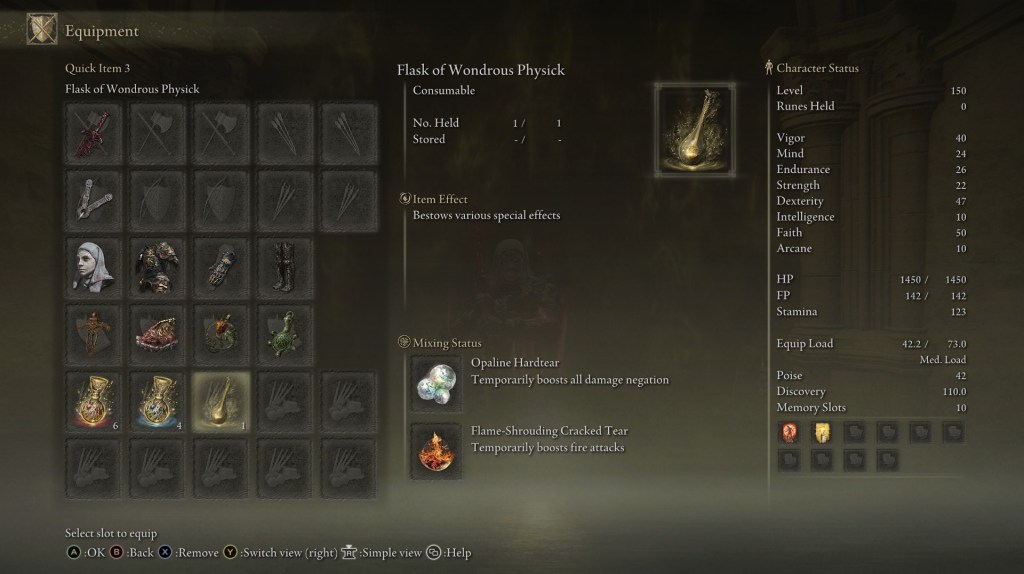Click the Opaline Hardtear icon
The height and width of the screenshot is (574, 1024).
point(436,384)
